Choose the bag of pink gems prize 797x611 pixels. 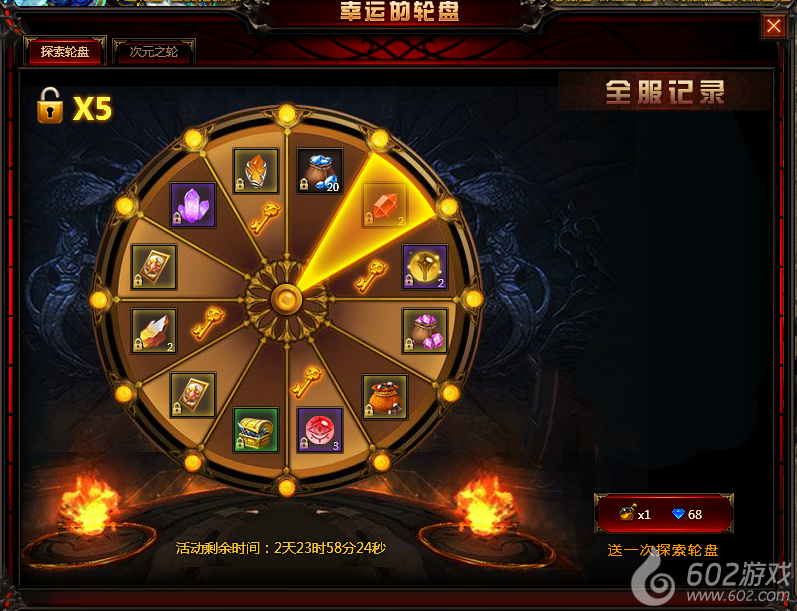pos(424,330)
